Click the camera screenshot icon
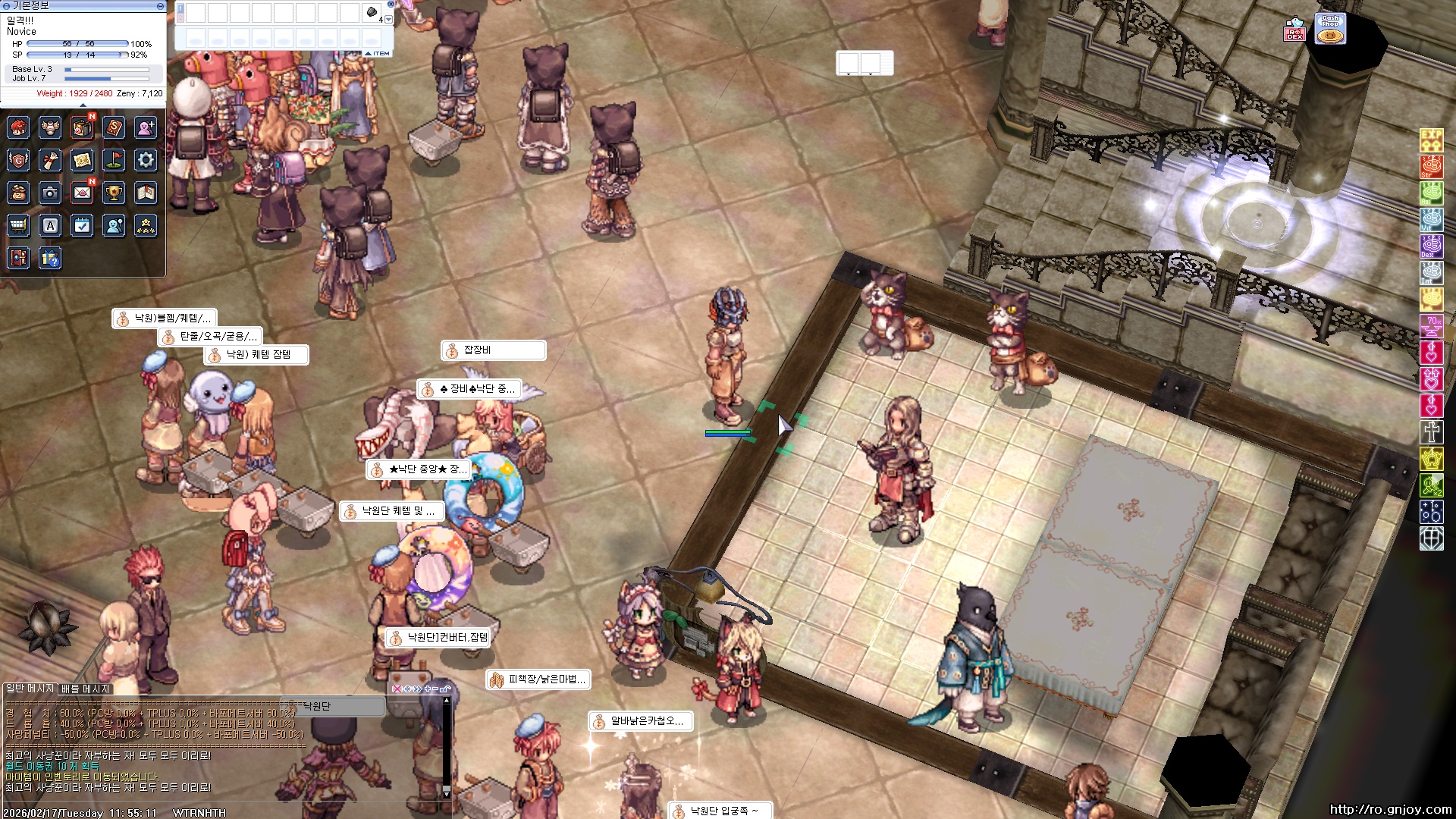Image resolution: width=1456 pixels, height=819 pixels. click(51, 193)
